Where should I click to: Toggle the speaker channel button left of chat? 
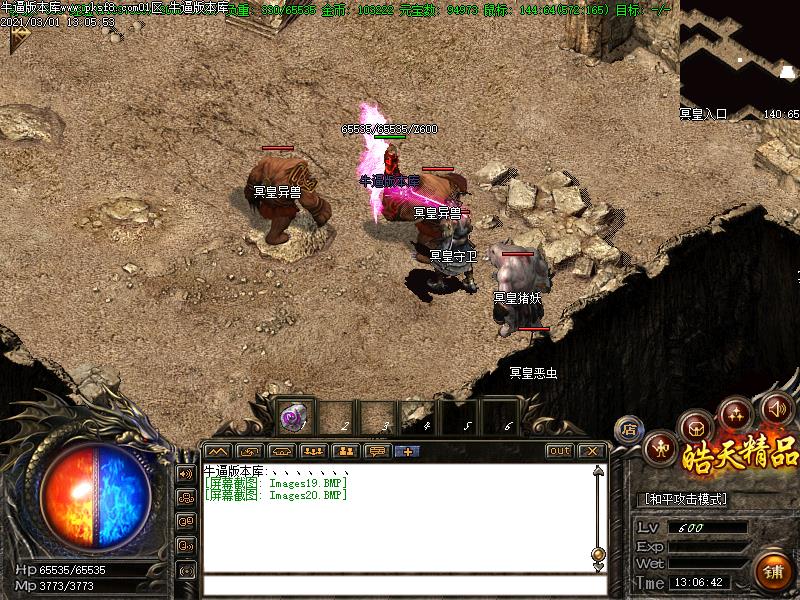(x=185, y=473)
